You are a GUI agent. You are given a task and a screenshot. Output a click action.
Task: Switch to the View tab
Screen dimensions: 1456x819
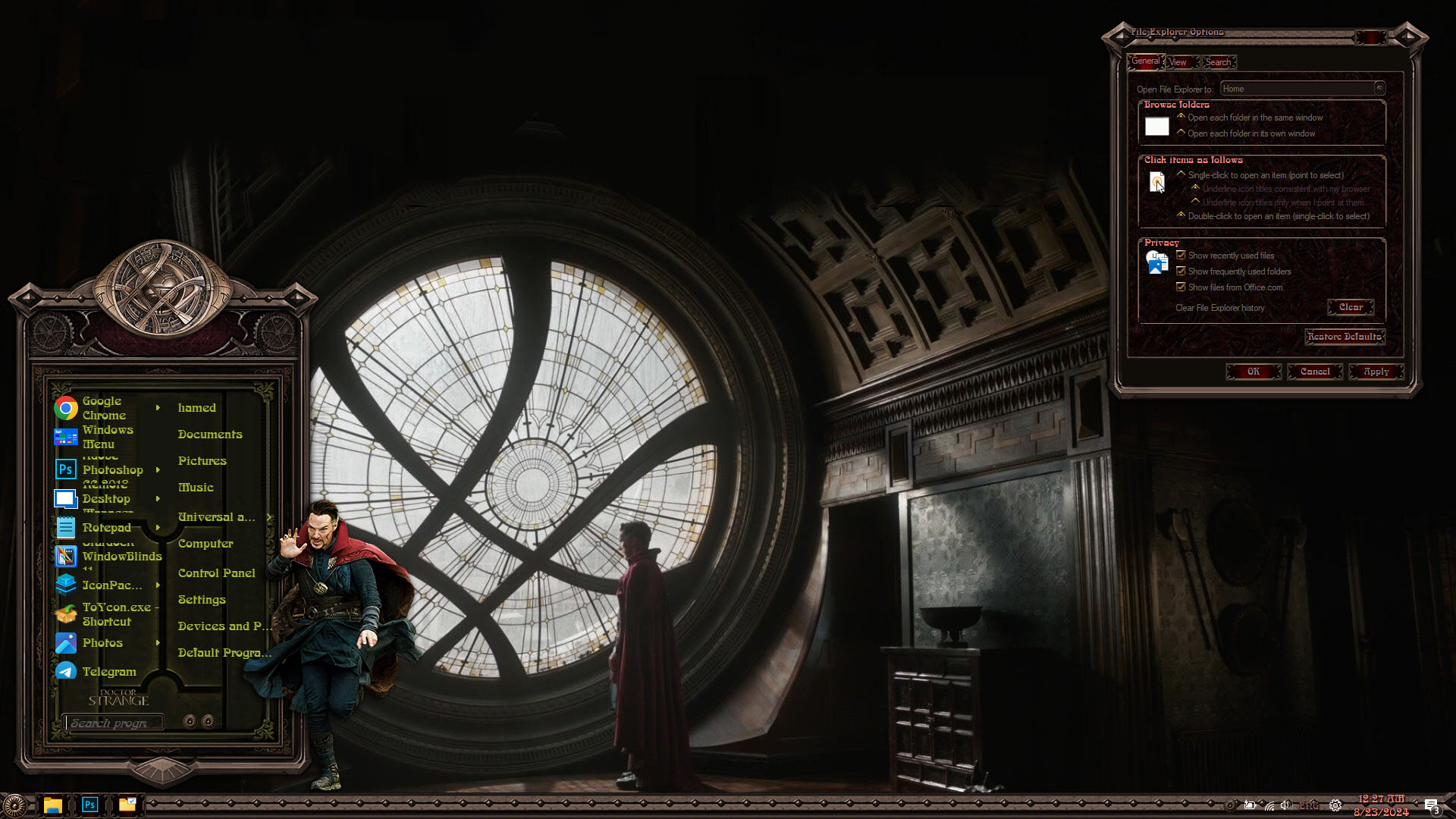1178,62
